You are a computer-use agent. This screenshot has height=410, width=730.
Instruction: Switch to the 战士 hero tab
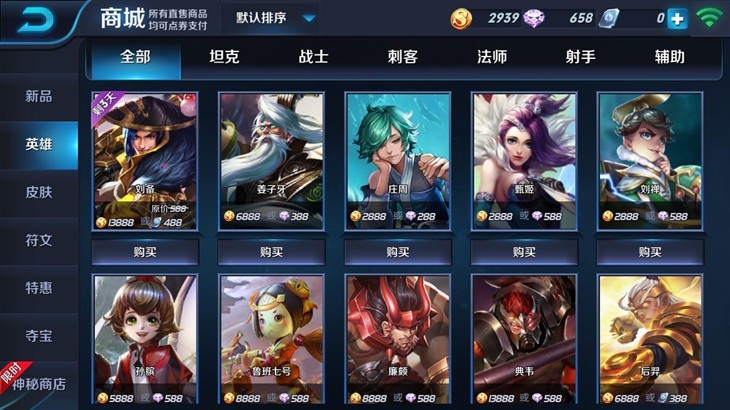pyautogui.click(x=313, y=57)
